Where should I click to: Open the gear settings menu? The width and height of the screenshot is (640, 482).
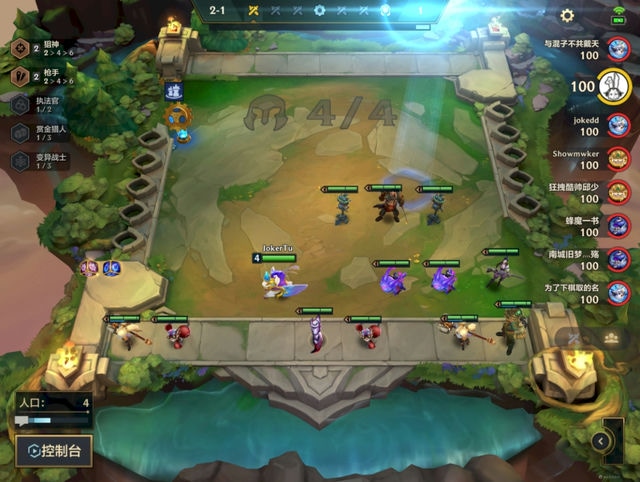pyautogui.click(x=567, y=16)
